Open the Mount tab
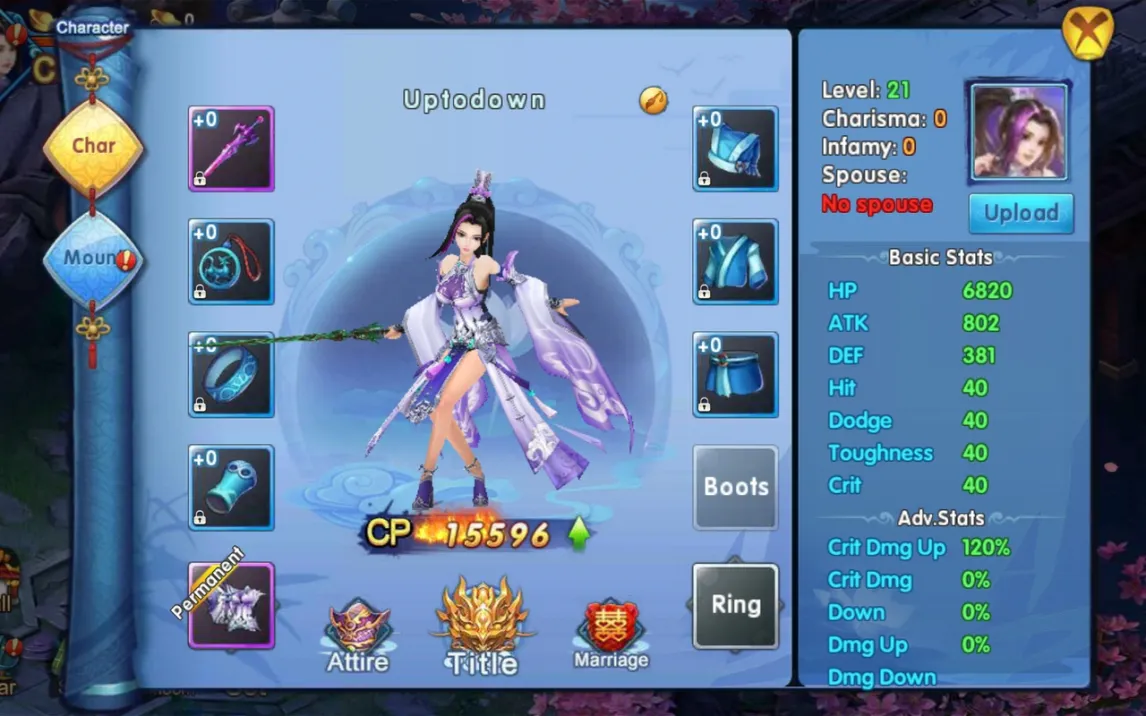Image resolution: width=1146 pixels, height=716 pixels. (92, 259)
